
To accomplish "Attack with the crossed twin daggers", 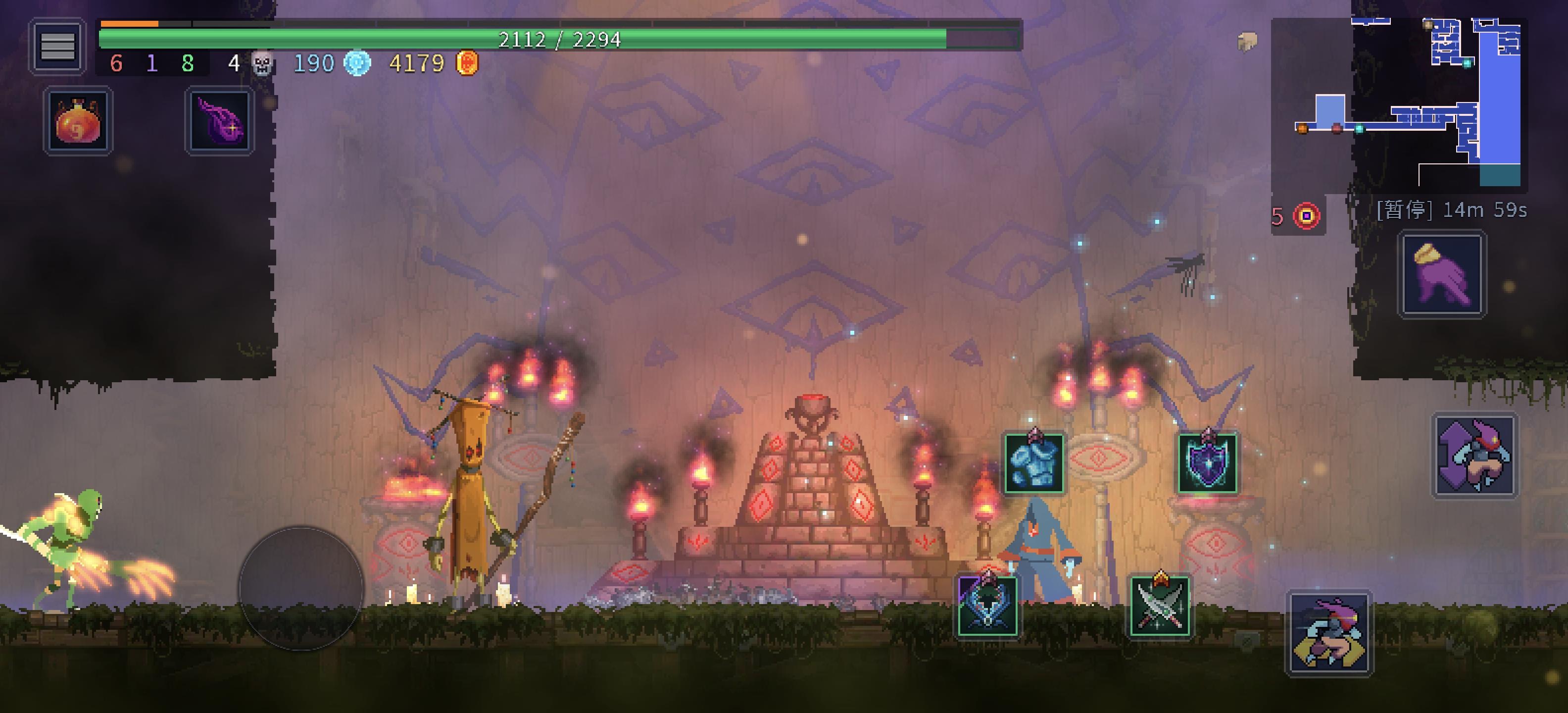I will click(x=1160, y=606).
